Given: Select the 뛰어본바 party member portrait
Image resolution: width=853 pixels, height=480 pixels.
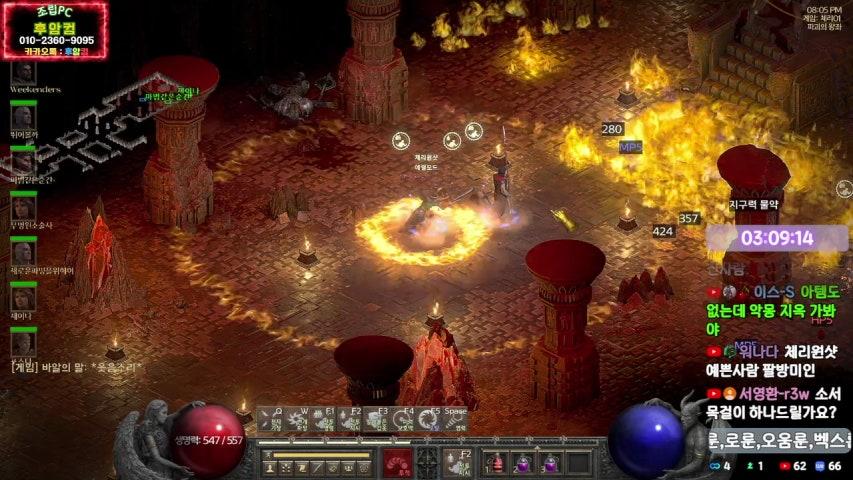Looking at the screenshot, I should point(23,117).
